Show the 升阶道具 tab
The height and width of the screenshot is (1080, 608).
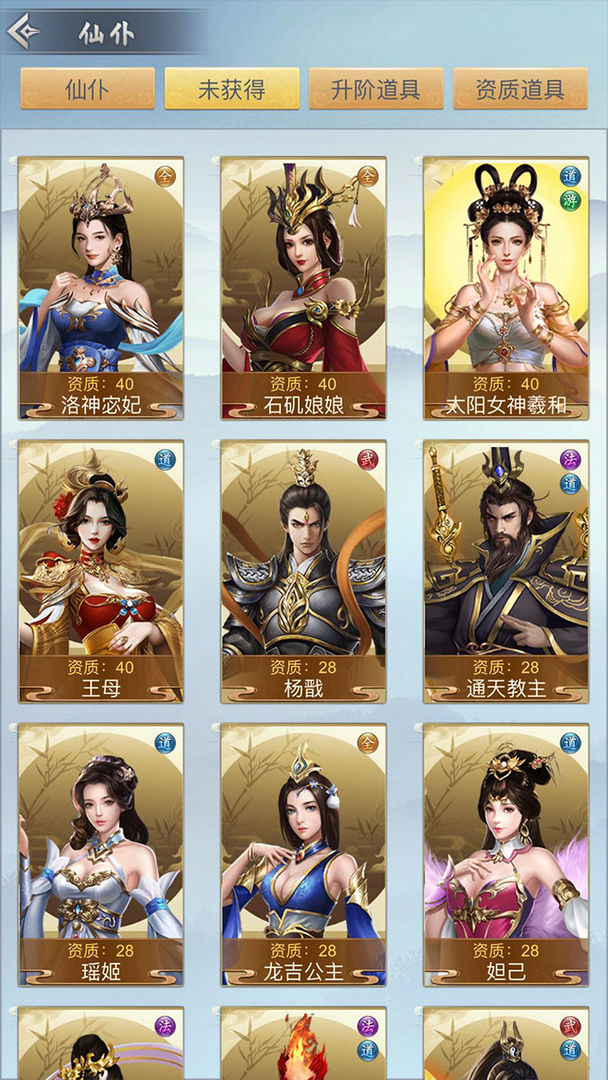click(376, 89)
